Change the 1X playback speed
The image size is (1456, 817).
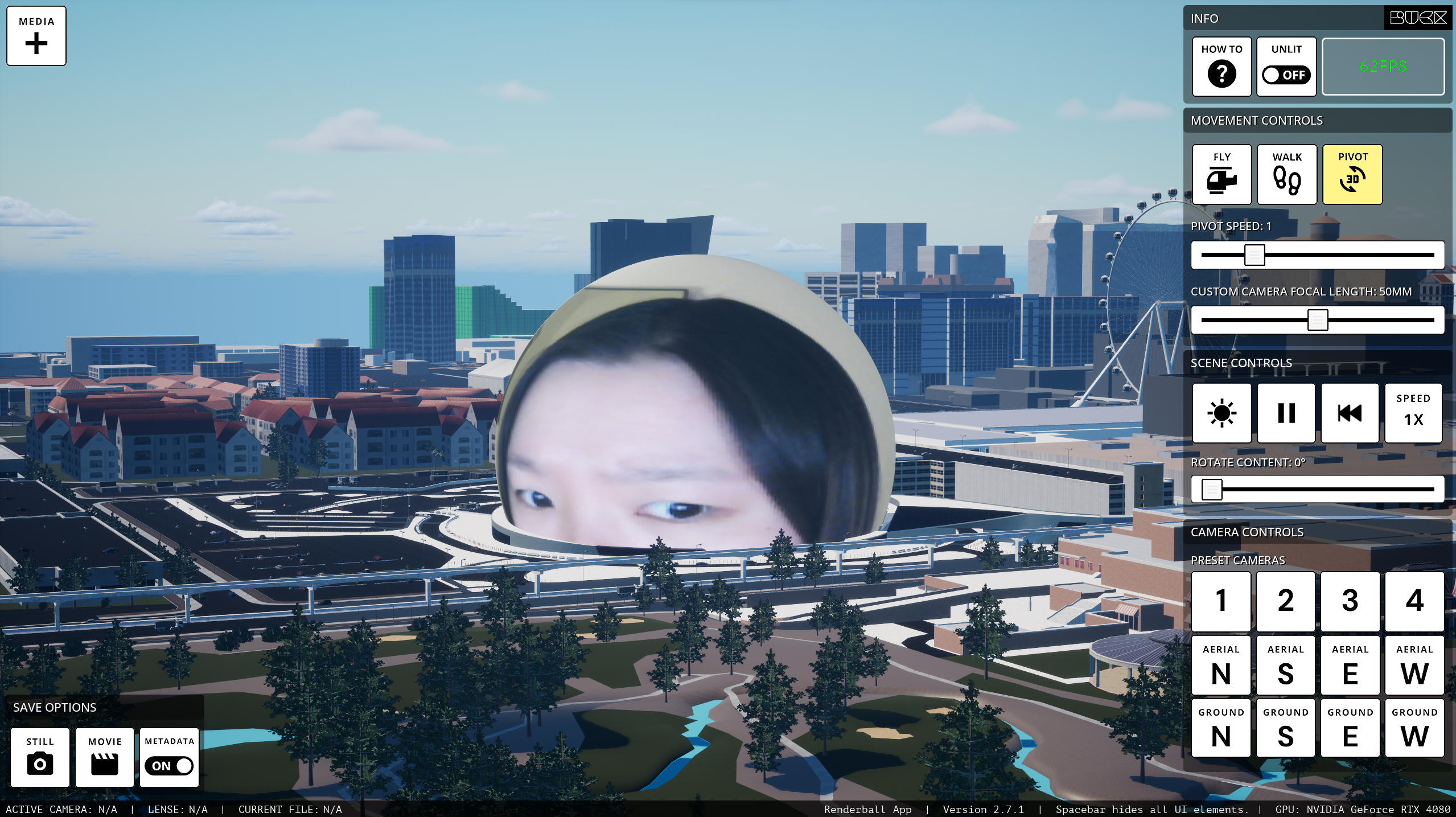pos(1413,413)
